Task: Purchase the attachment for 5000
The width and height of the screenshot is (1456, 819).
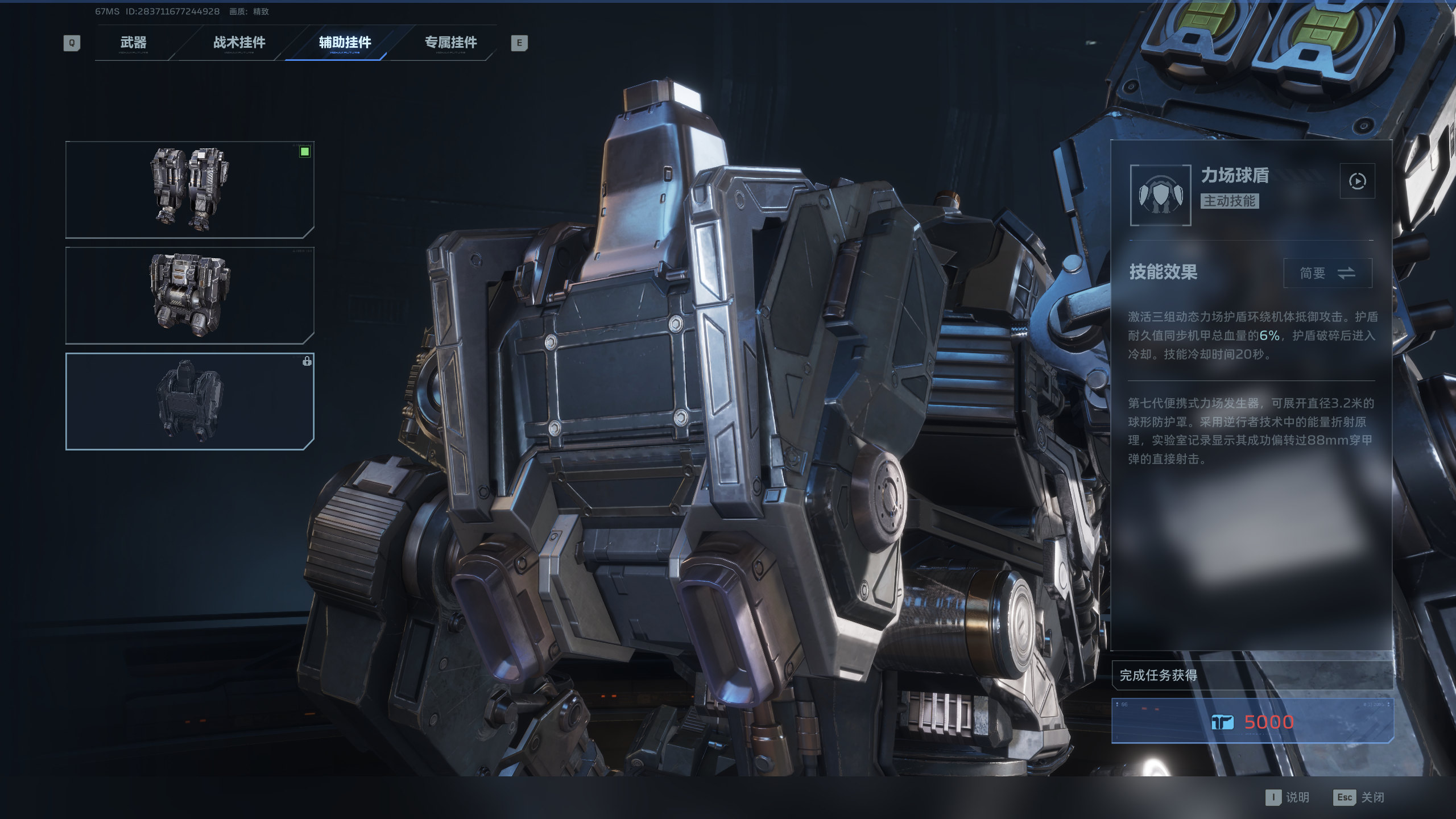Action: point(1252,722)
